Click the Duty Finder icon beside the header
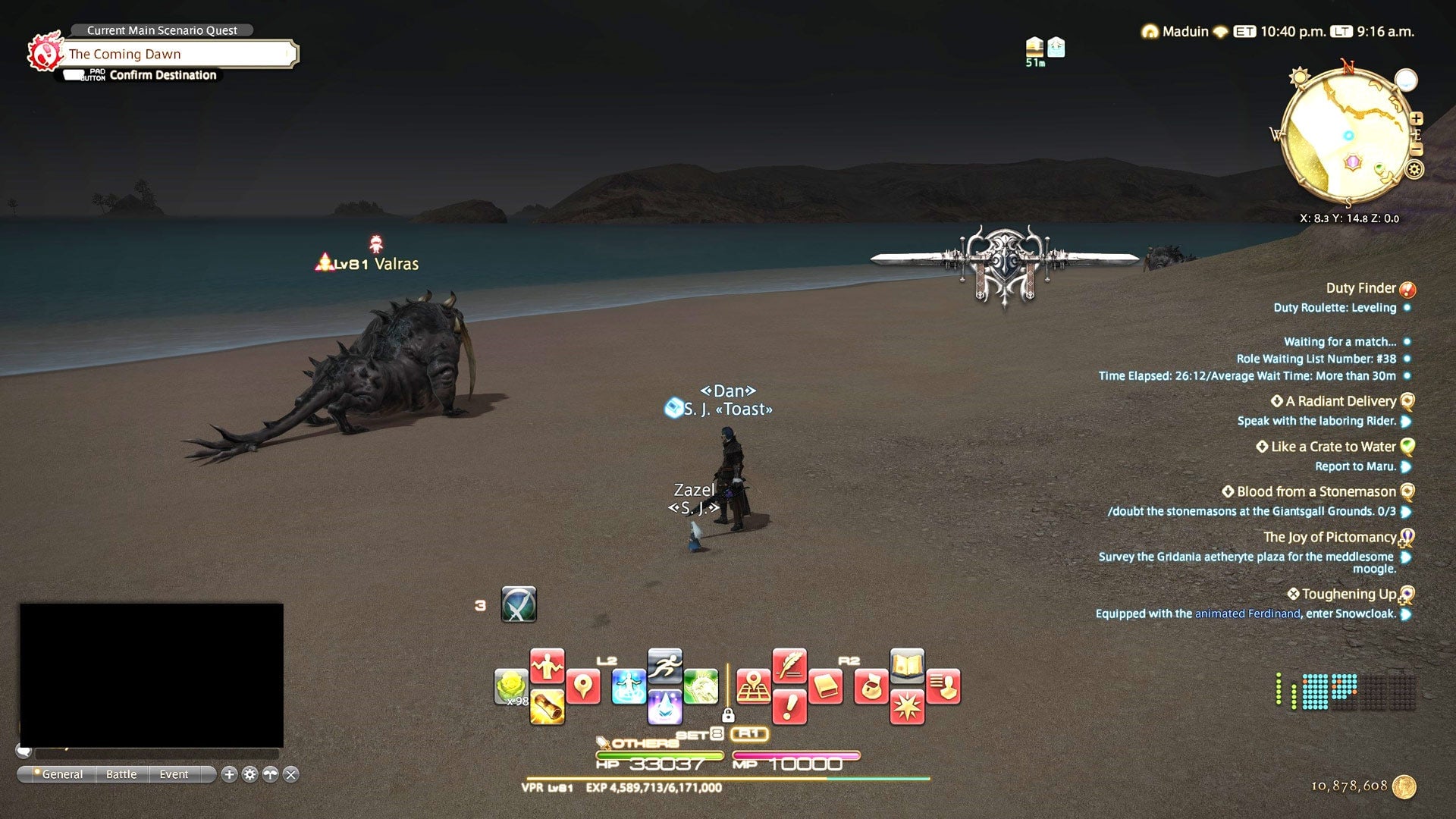The image size is (1456, 819). (1407, 288)
